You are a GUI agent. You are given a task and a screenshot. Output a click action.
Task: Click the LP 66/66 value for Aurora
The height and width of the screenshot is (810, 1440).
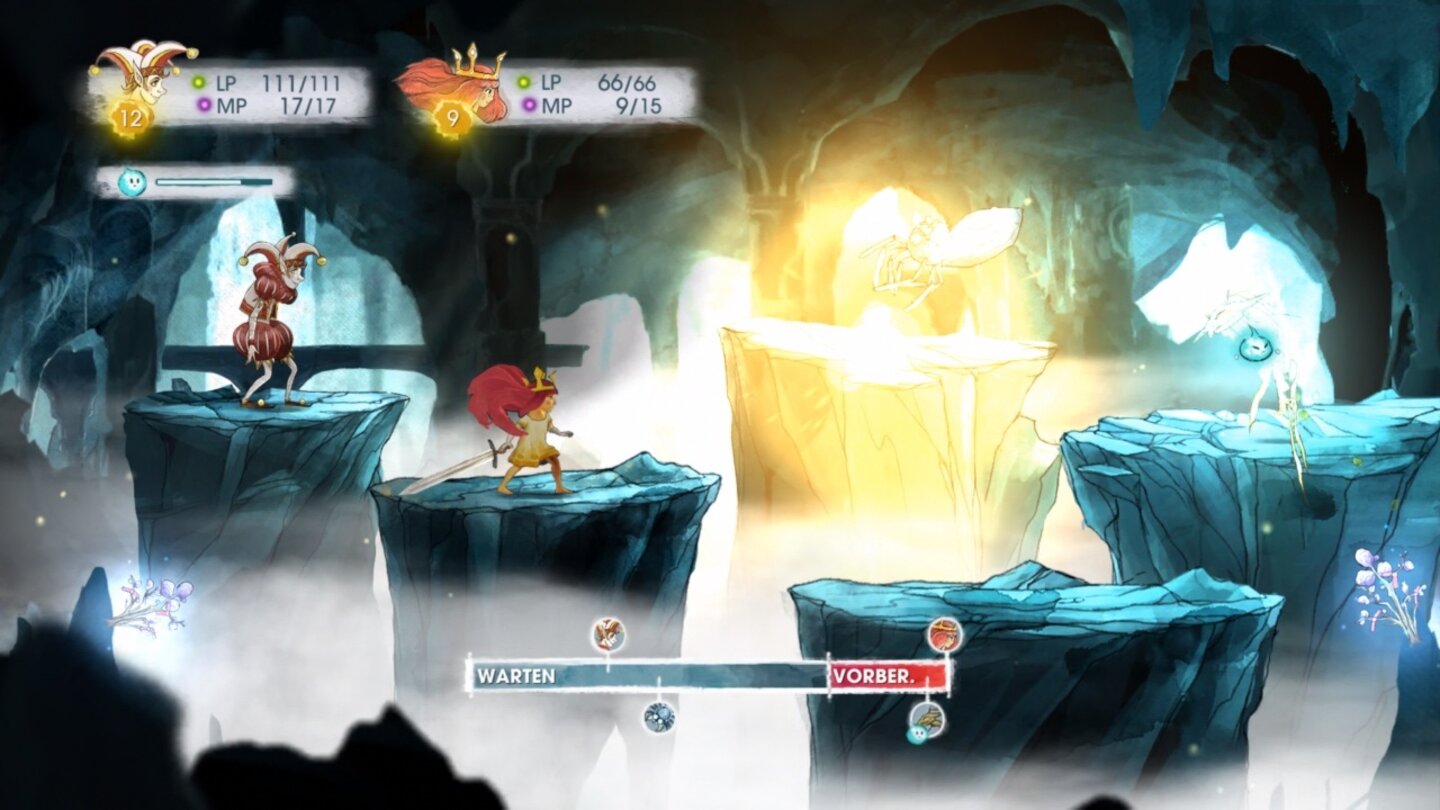click(x=628, y=83)
